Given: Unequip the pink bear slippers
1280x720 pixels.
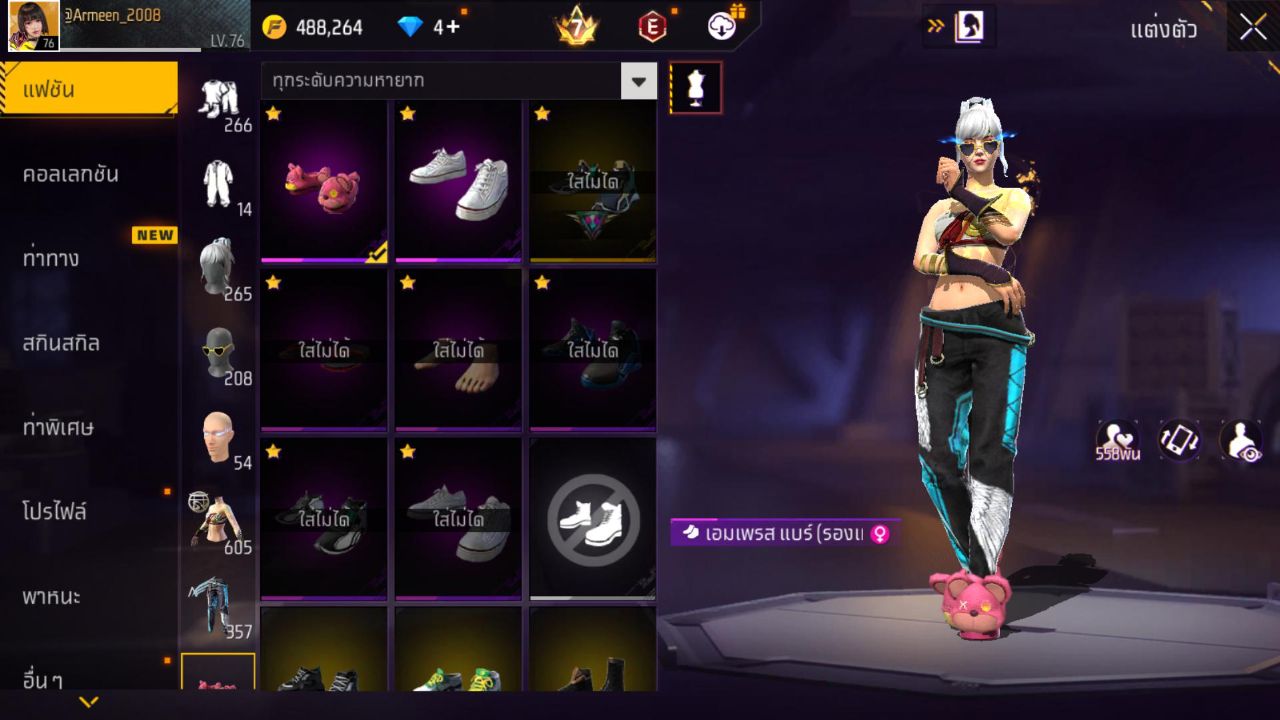Looking at the screenshot, I should (x=323, y=182).
